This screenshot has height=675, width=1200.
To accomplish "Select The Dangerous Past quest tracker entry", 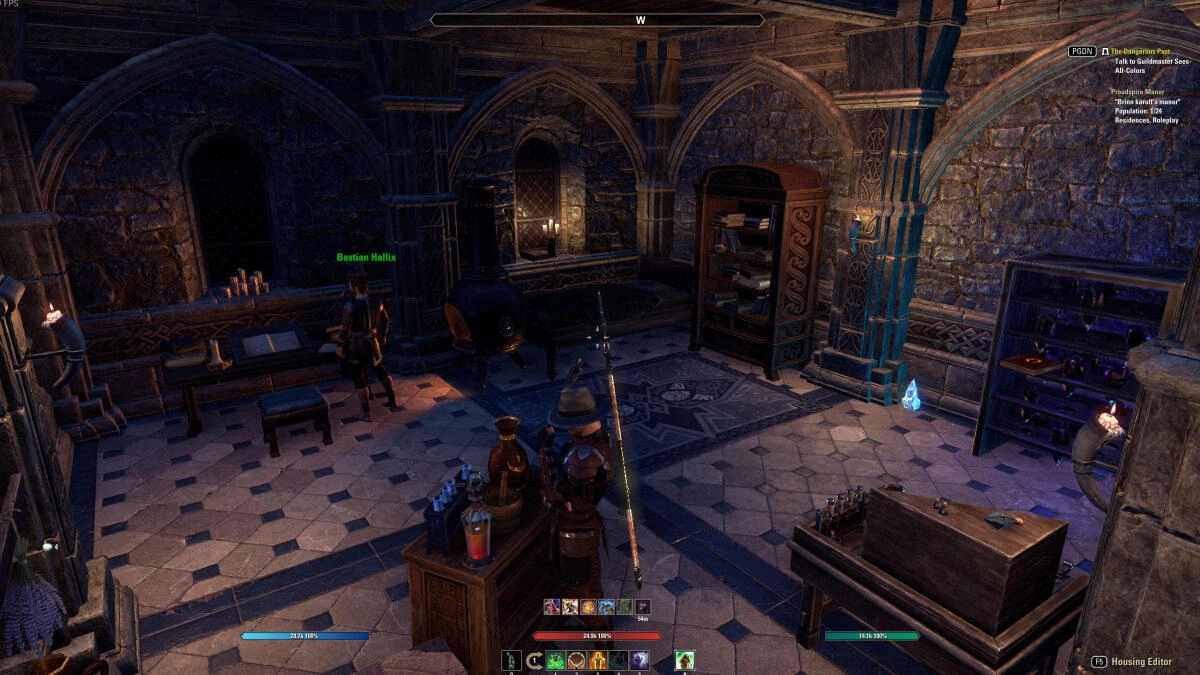I will 1140,51.
